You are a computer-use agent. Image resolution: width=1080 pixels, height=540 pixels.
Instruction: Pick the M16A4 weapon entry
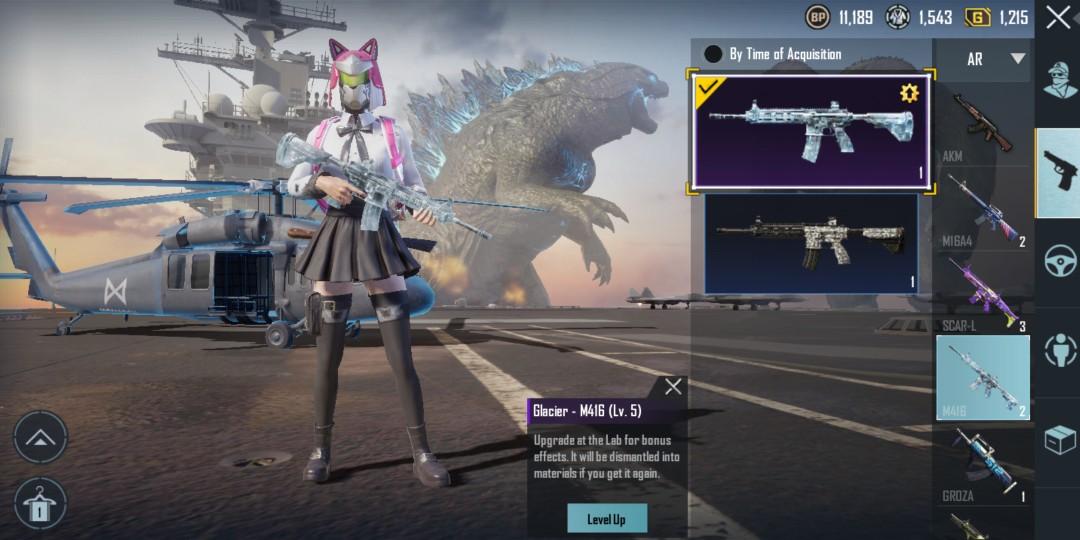(983, 208)
